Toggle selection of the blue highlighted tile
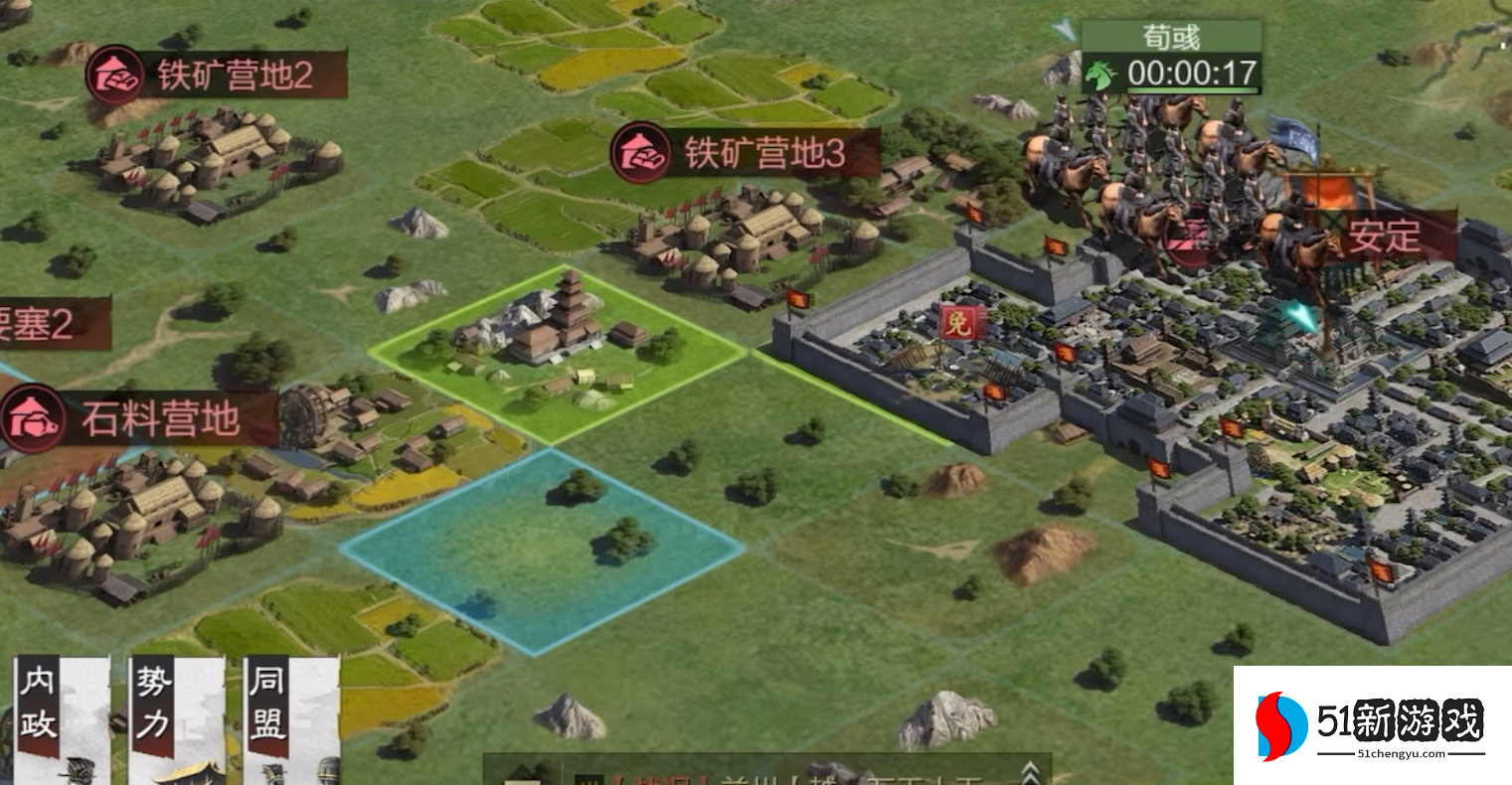 [x=542, y=551]
